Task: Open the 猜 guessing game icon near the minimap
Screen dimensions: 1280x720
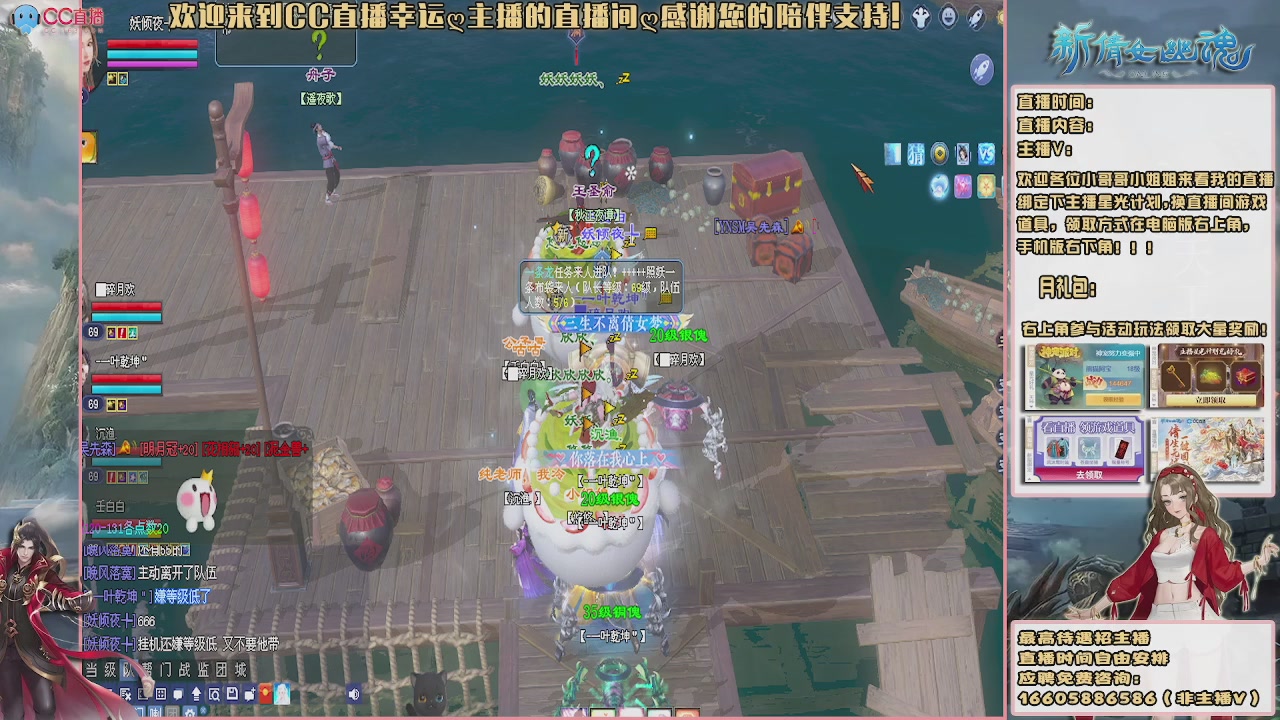Action: pyautogui.click(x=917, y=154)
